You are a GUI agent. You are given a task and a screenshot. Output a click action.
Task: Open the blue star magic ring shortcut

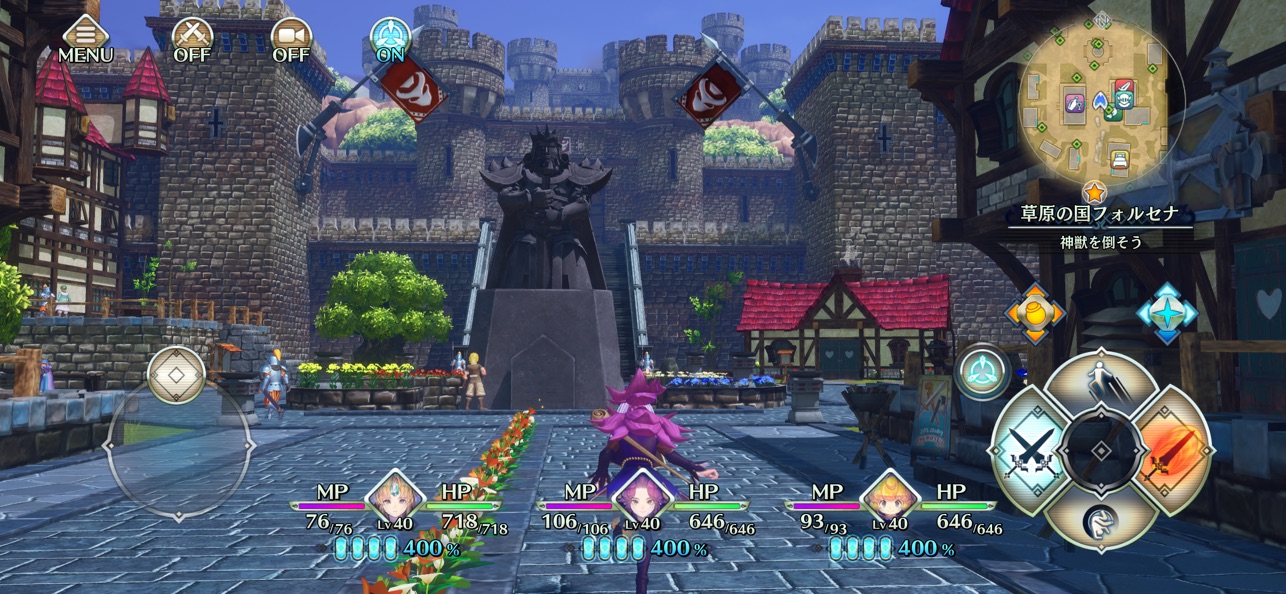(1166, 314)
